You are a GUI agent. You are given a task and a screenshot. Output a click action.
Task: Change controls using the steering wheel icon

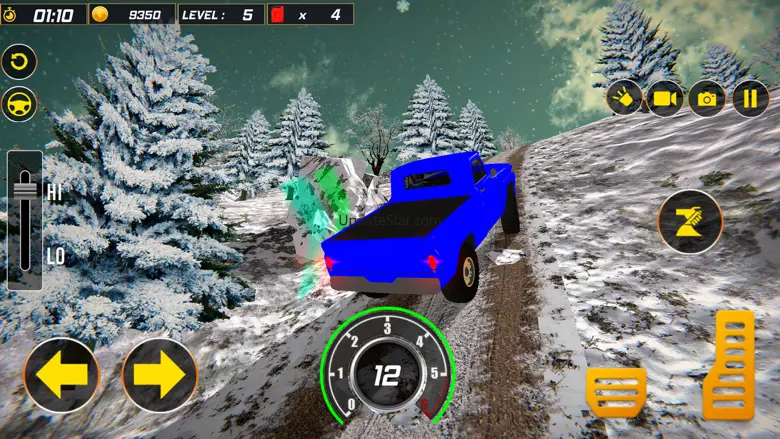[19, 104]
